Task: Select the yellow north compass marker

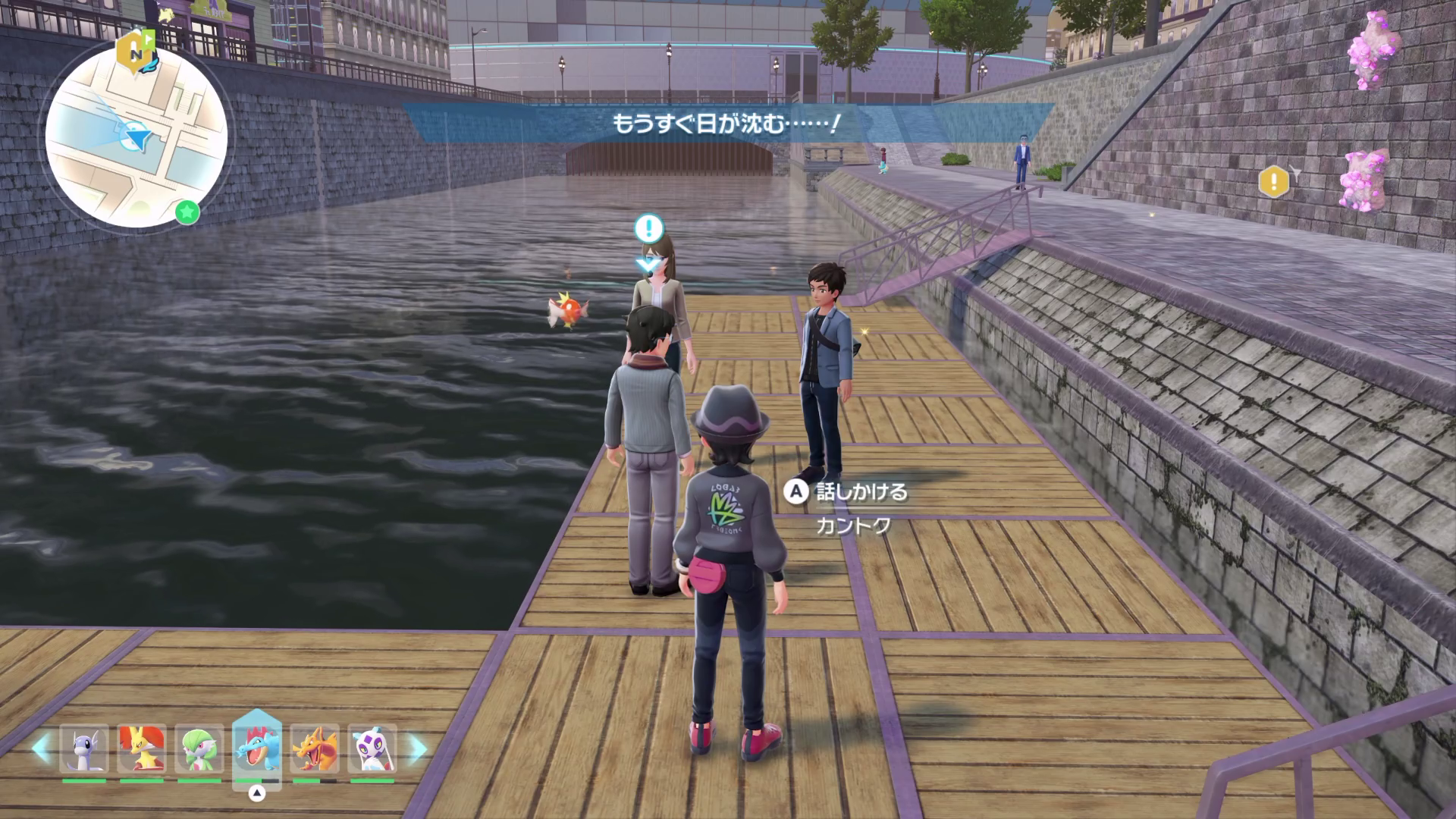Action: [135, 52]
